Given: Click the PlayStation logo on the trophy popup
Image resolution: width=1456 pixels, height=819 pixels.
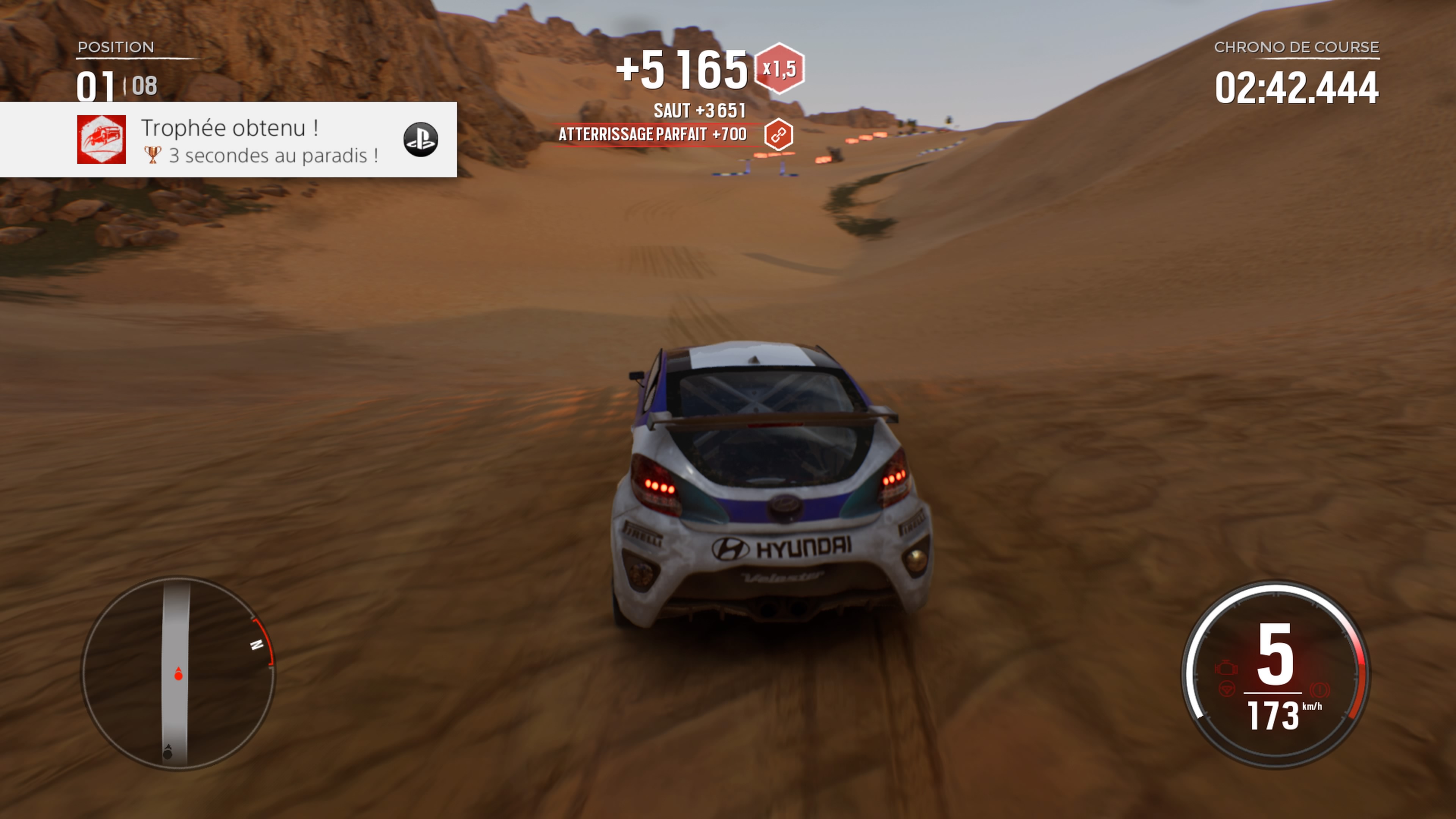Looking at the screenshot, I should click(x=420, y=140).
